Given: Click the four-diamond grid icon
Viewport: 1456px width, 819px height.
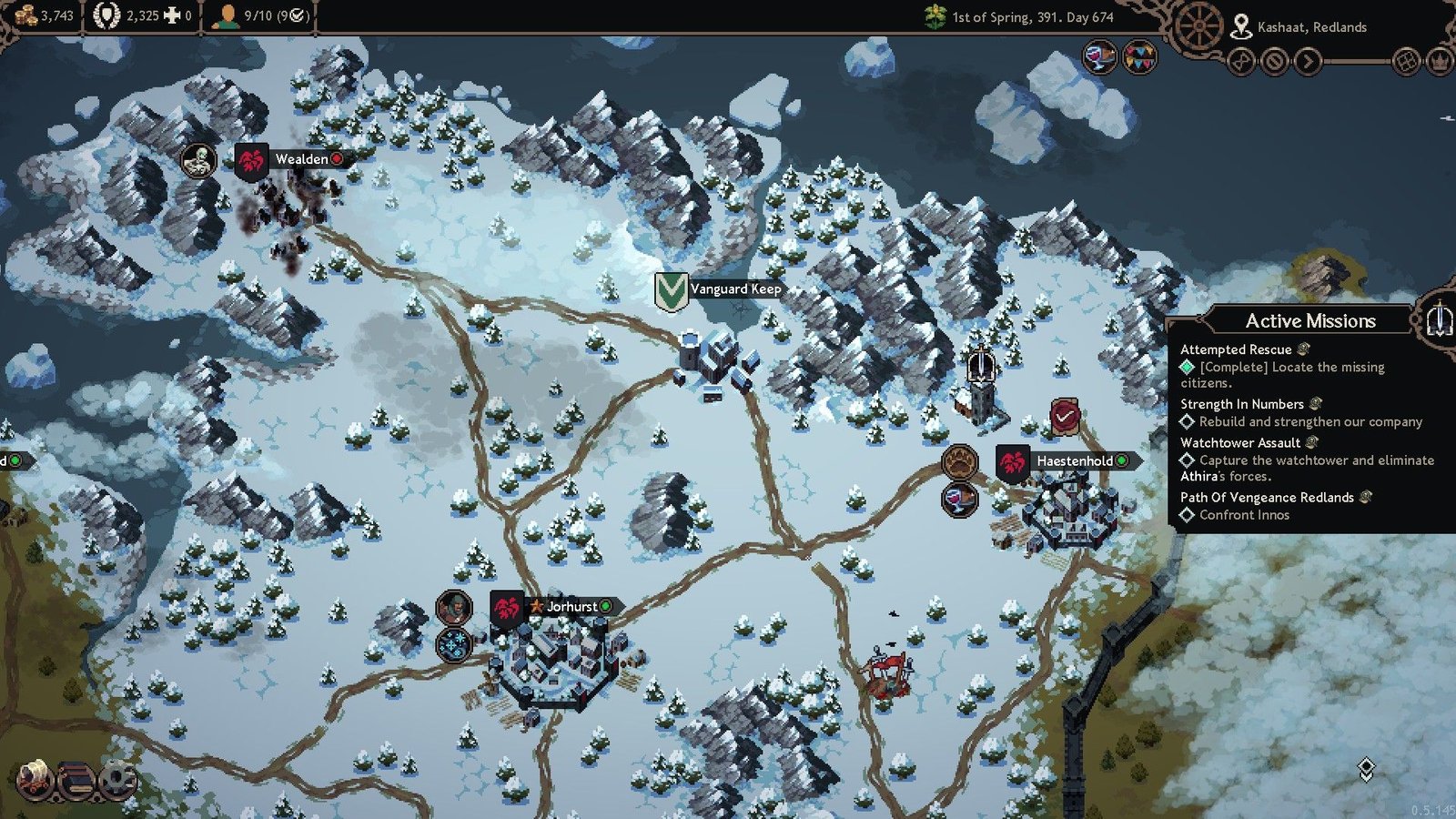Looking at the screenshot, I should 1406,62.
